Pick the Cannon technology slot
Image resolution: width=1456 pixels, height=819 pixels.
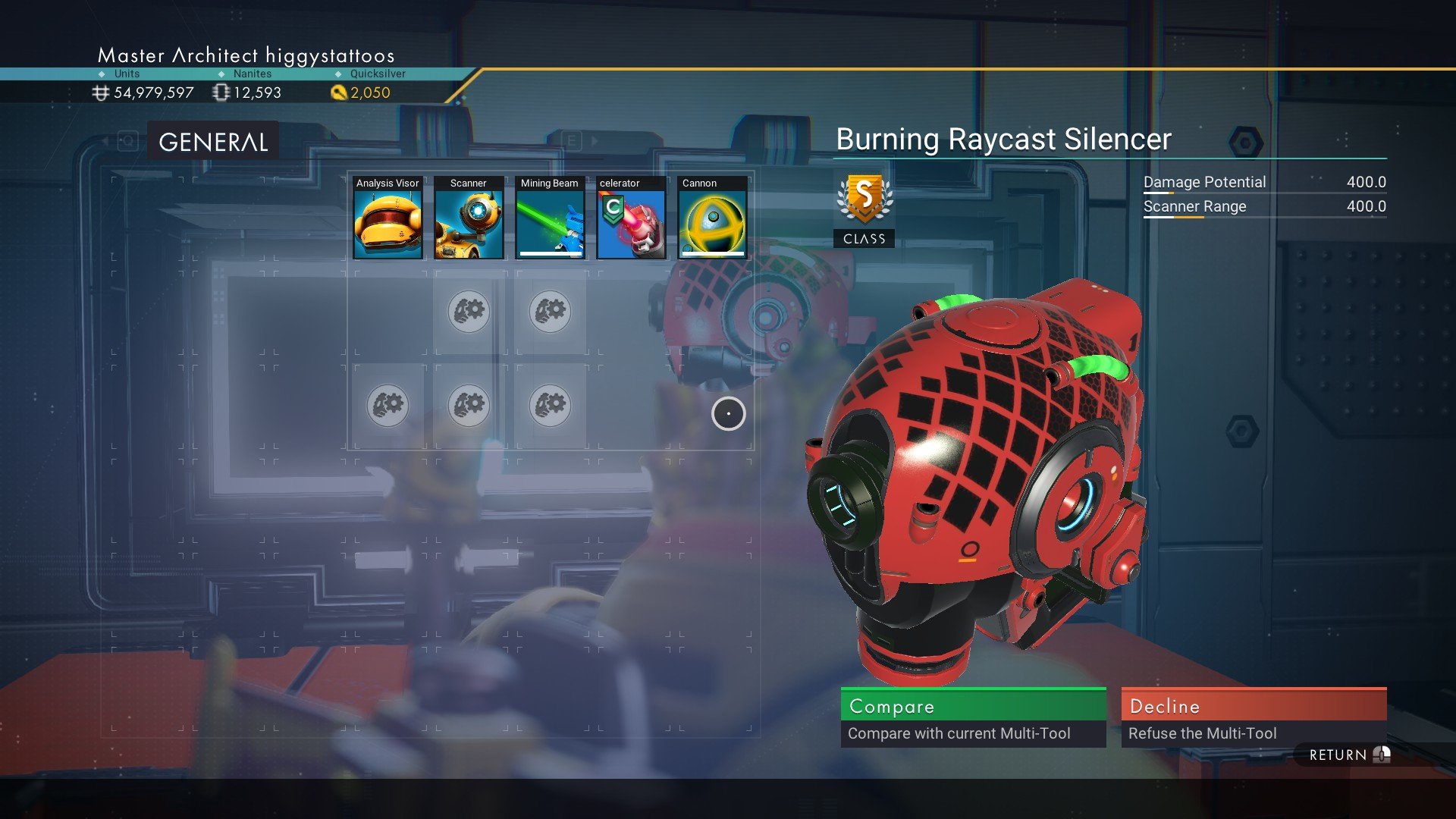tap(712, 218)
